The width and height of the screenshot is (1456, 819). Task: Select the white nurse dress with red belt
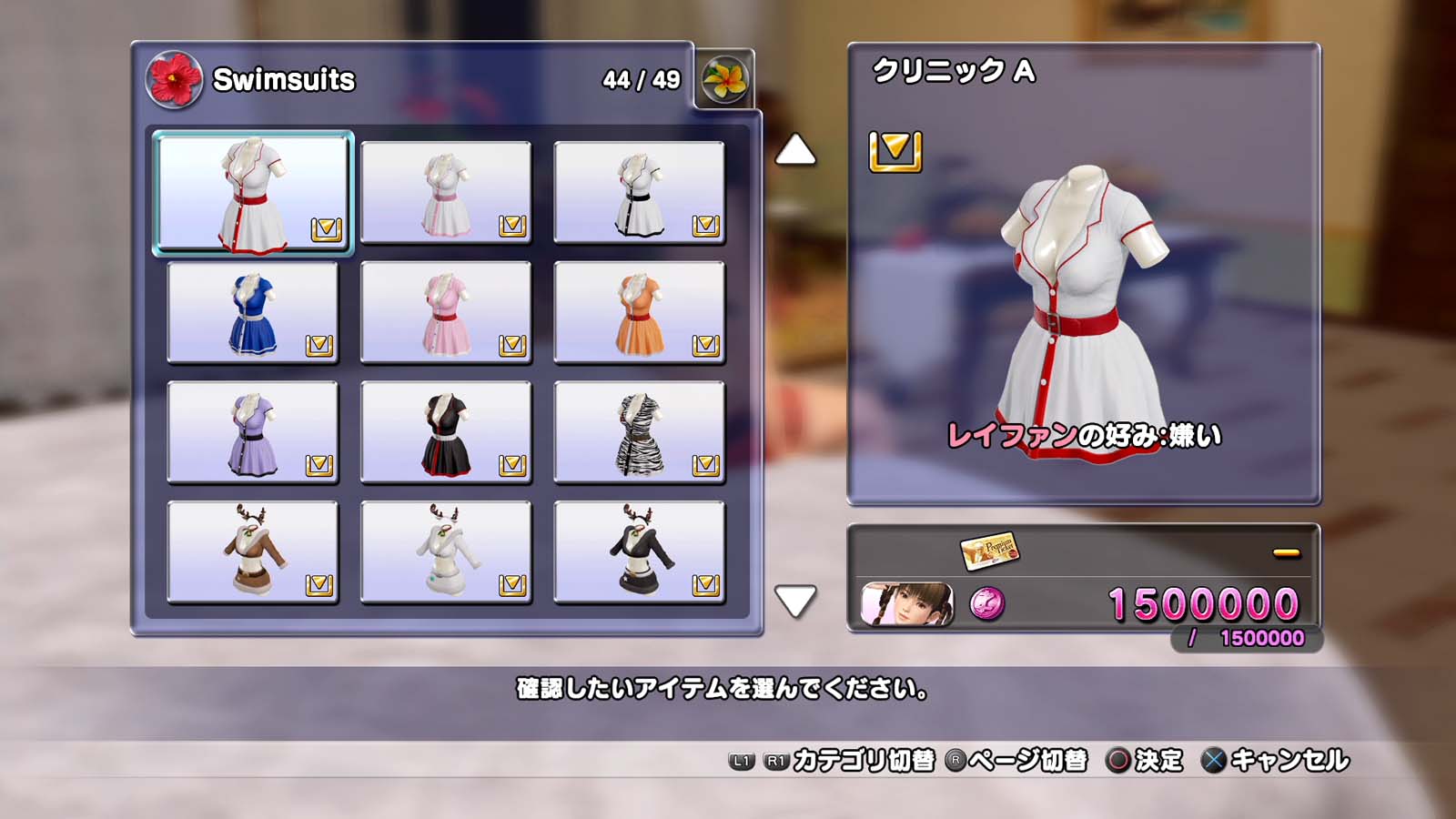click(253, 193)
